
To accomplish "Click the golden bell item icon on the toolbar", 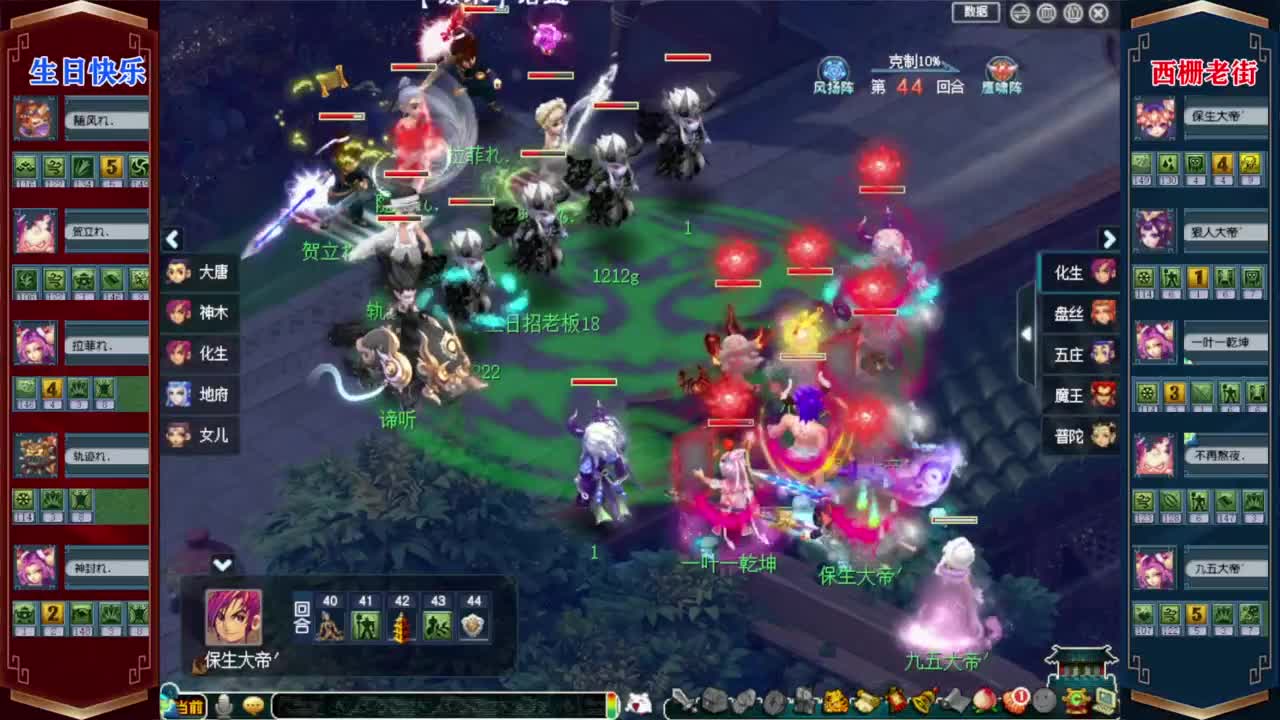I will click(x=920, y=703).
